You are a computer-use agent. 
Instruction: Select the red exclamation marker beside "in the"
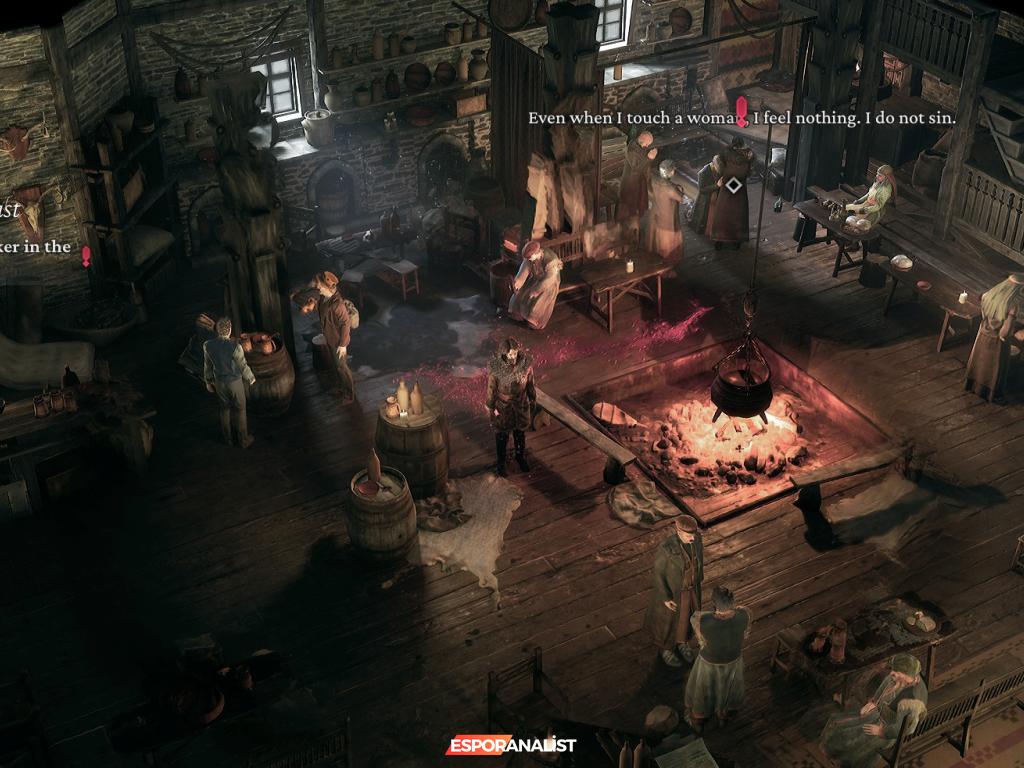[86, 256]
